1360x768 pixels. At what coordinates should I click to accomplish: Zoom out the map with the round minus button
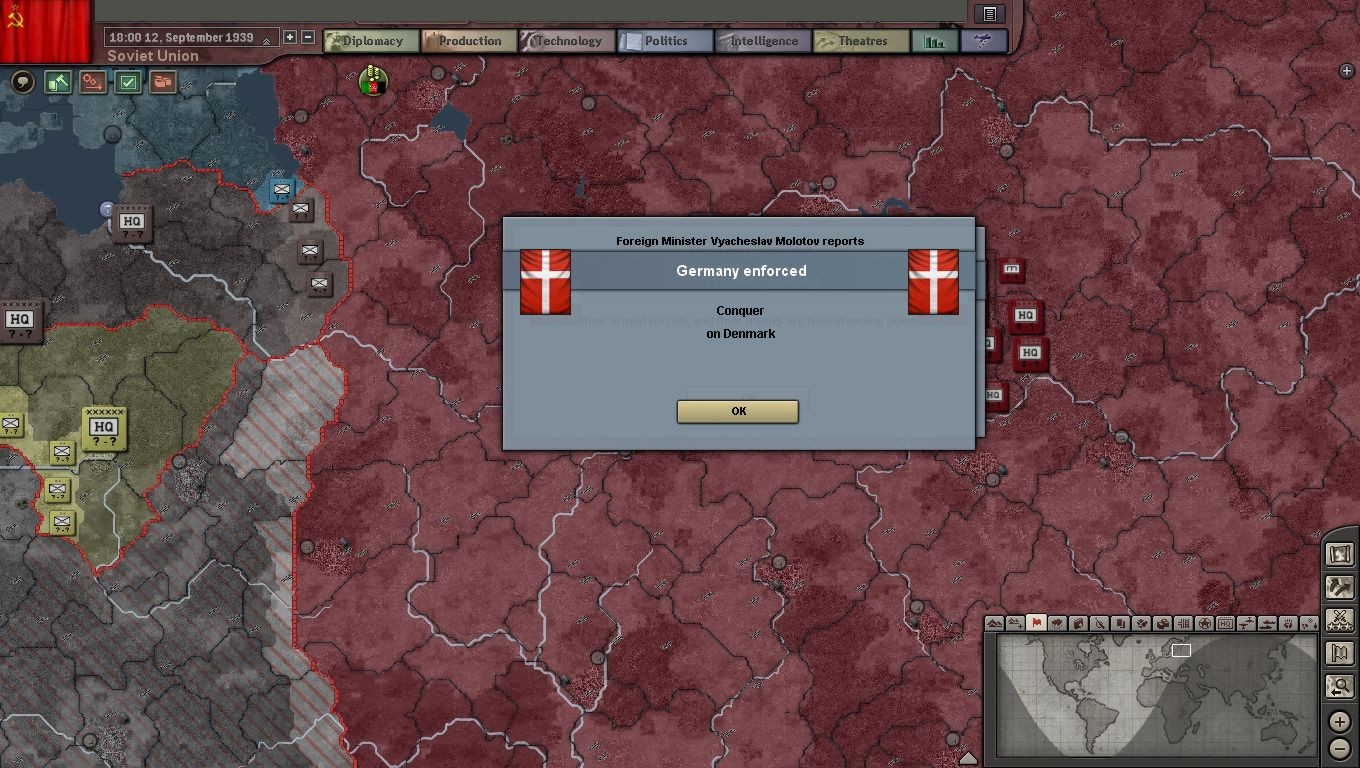point(1340,748)
